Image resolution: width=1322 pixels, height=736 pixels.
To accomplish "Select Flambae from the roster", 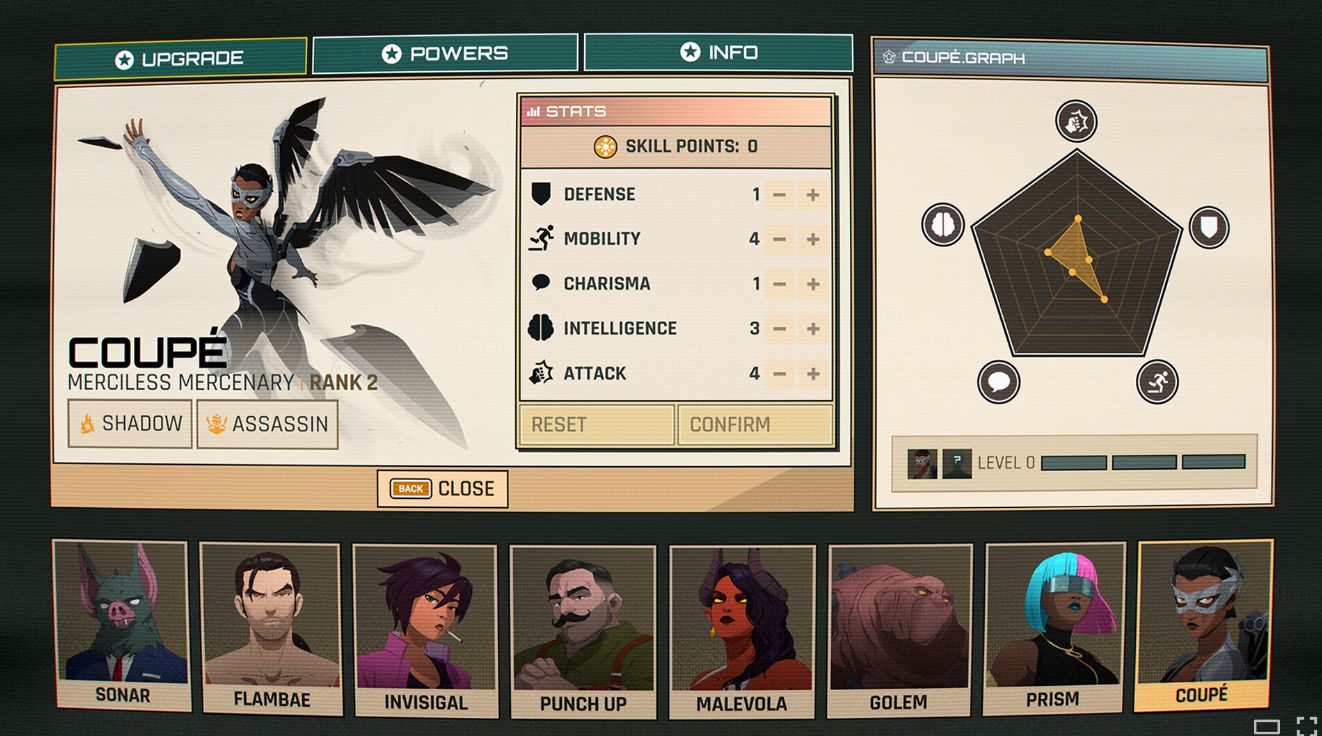I will pyautogui.click(x=270, y=628).
